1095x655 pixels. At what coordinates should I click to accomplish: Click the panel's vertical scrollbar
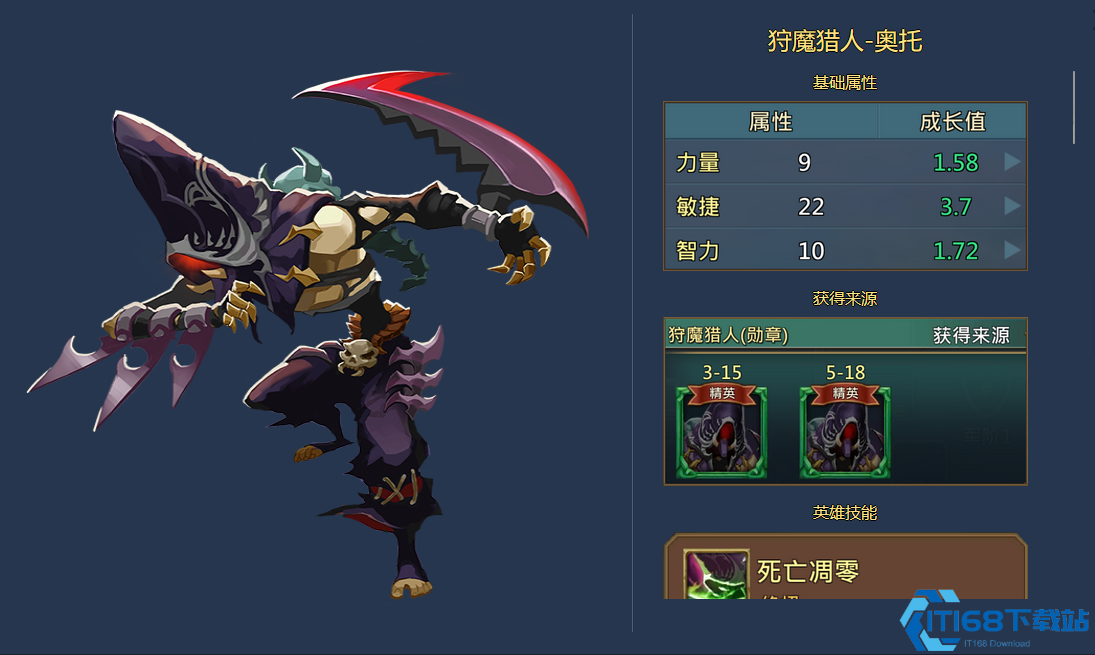coord(1075,107)
